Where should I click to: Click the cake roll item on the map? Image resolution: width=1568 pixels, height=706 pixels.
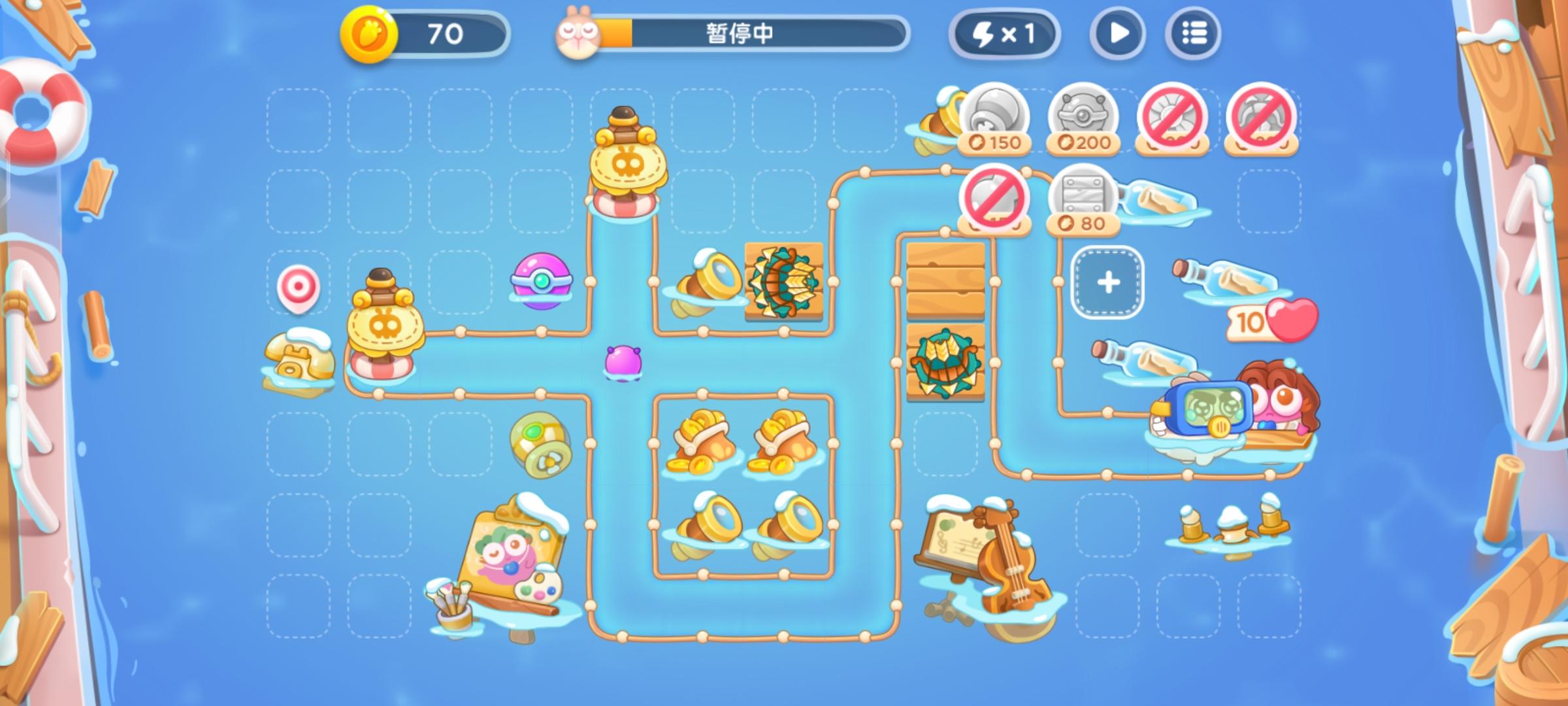(x=542, y=446)
